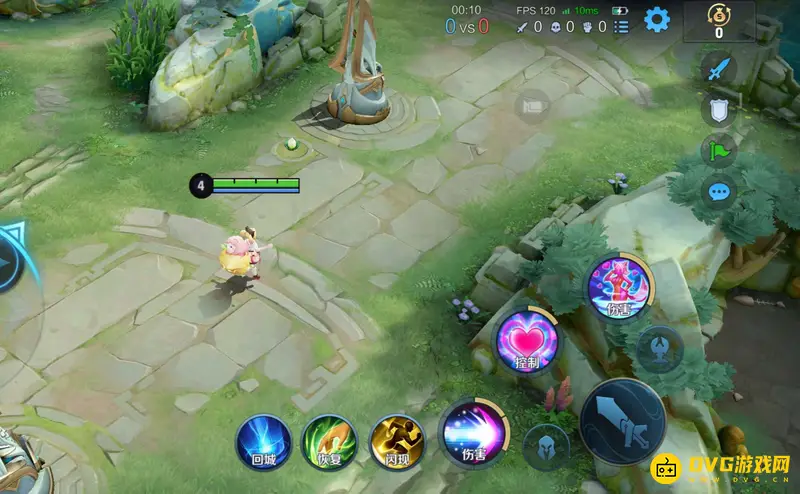
Task: Open the gold coin shop panel
Action: [718, 21]
